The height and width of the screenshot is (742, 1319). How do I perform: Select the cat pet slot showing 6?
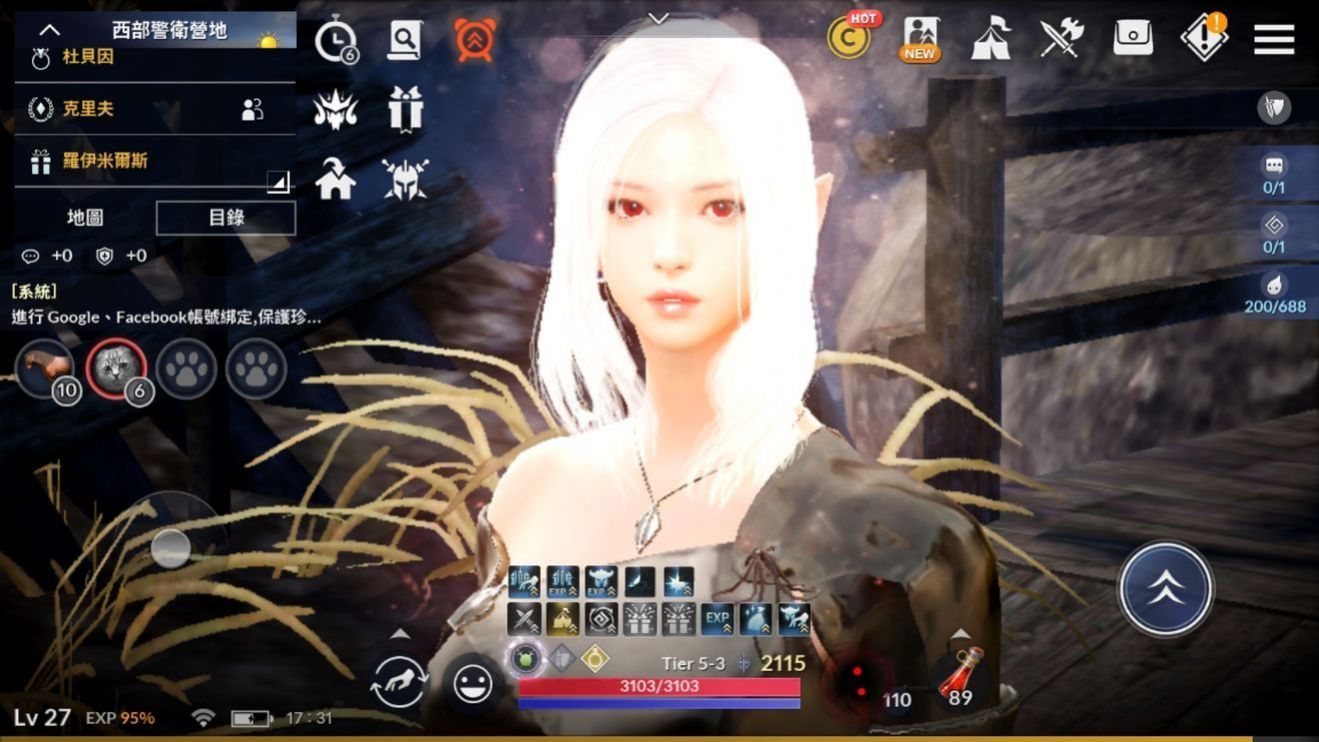(117, 370)
